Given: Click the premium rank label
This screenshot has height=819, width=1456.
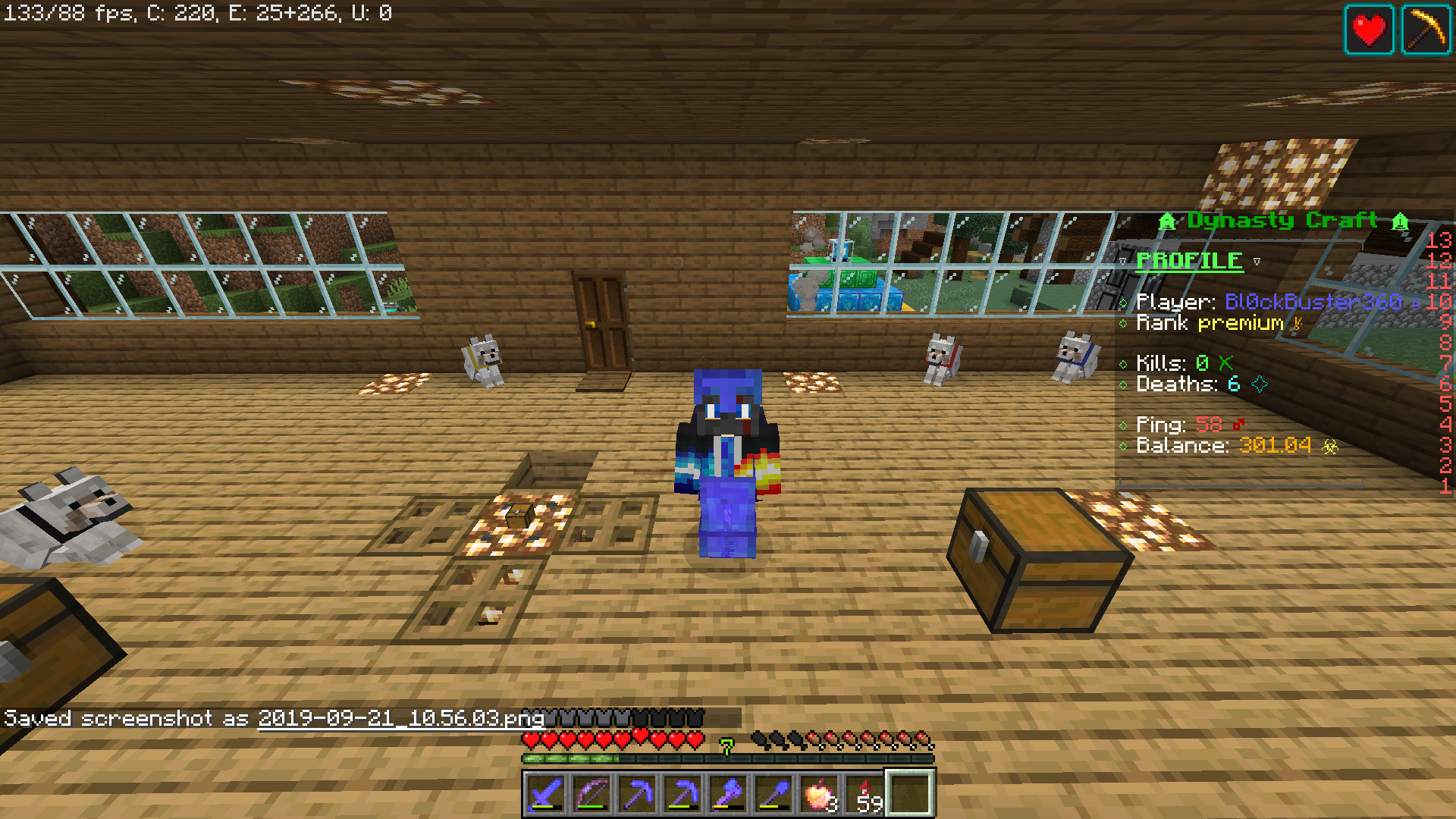Looking at the screenshot, I should pyautogui.click(x=1239, y=323).
